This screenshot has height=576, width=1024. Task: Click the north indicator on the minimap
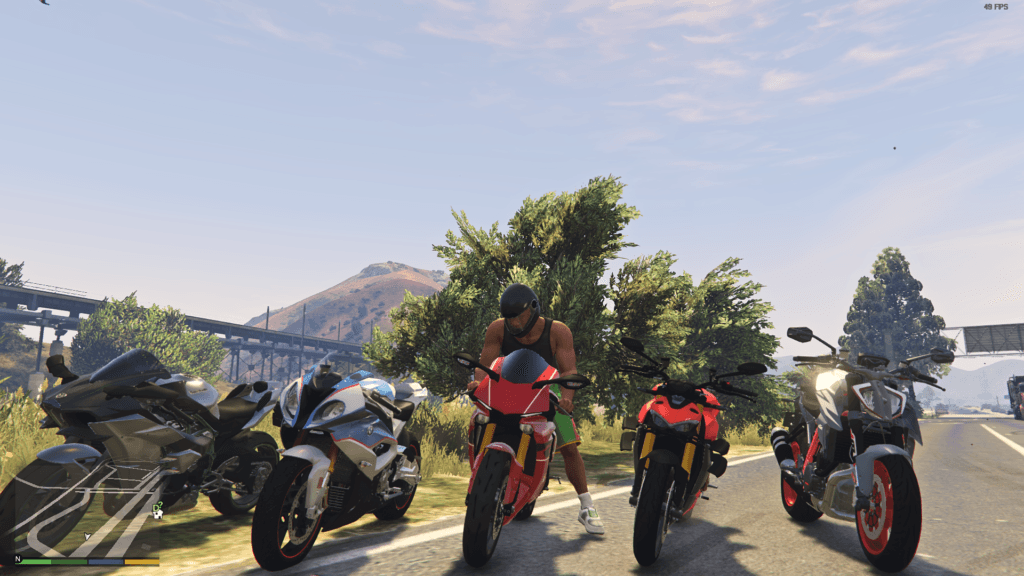[17, 558]
